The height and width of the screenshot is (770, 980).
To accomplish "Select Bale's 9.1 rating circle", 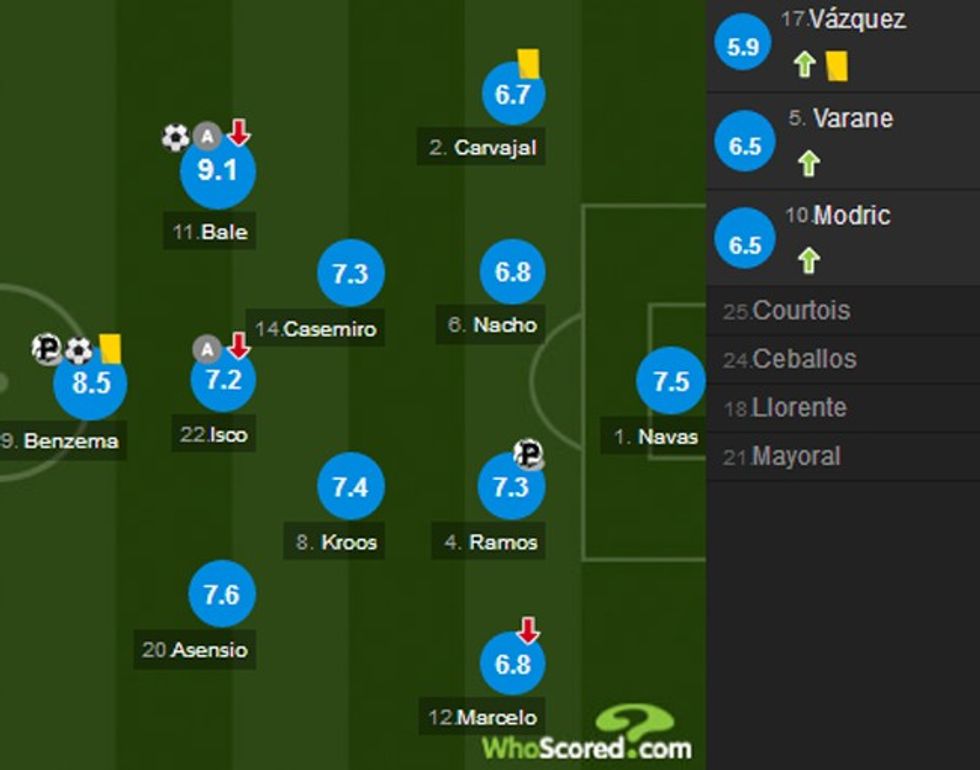I will point(217,172).
